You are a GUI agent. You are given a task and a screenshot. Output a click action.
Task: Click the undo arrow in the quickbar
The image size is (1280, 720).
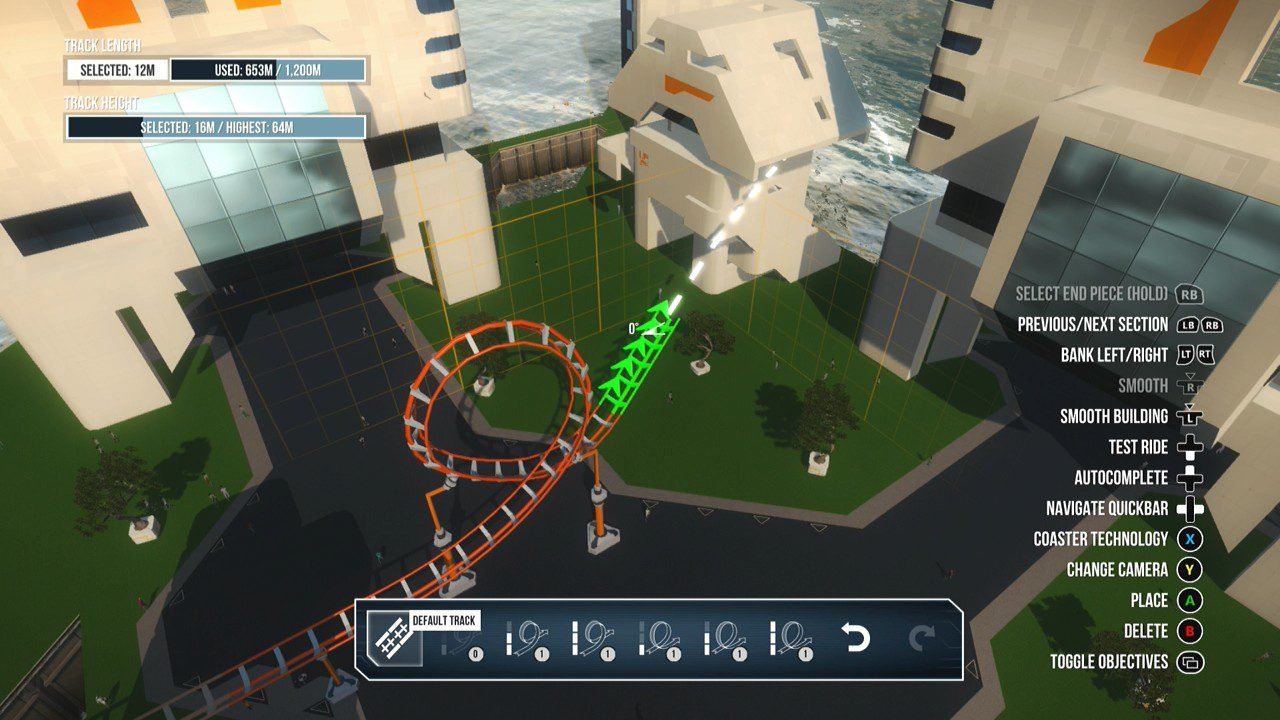pos(856,637)
